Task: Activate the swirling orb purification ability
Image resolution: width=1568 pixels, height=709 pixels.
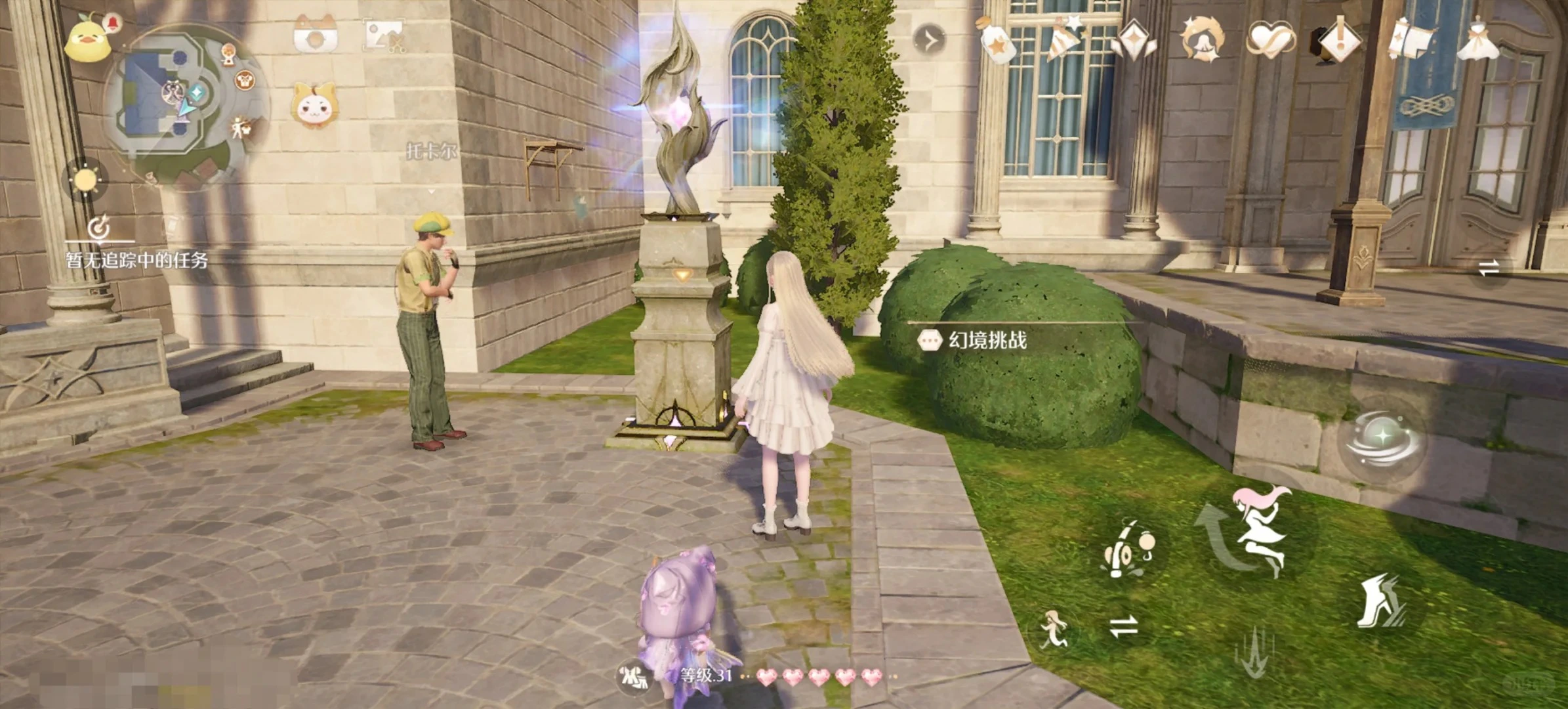Action: [1382, 439]
